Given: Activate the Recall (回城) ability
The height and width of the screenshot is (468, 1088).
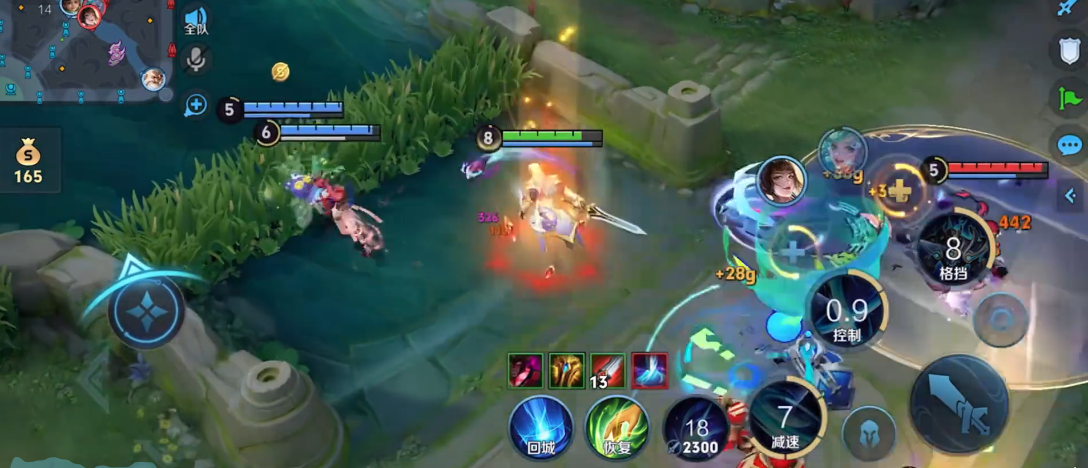Looking at the screenshot, I should (x=541, y=426).
